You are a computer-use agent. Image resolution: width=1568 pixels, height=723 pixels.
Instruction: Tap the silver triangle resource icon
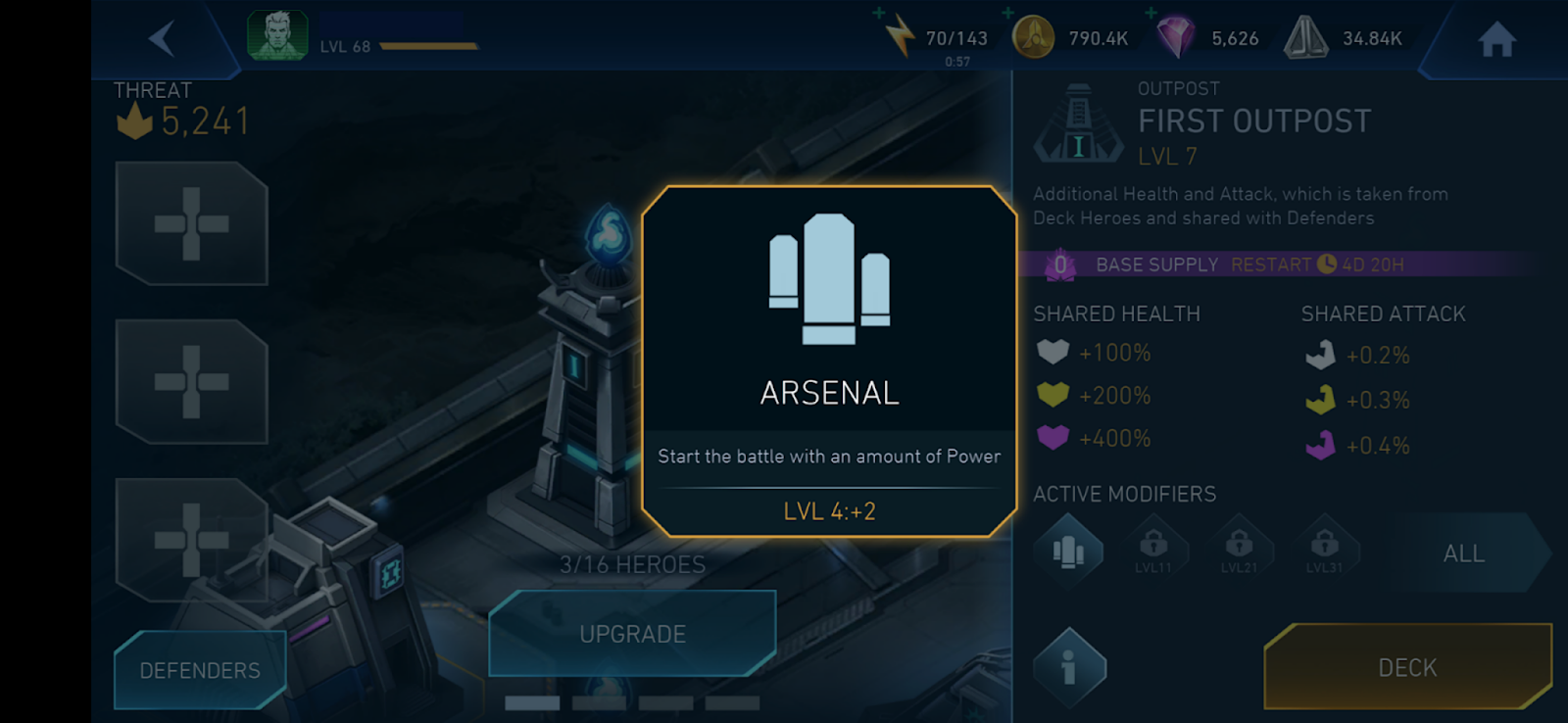(x=1305, y=37)
